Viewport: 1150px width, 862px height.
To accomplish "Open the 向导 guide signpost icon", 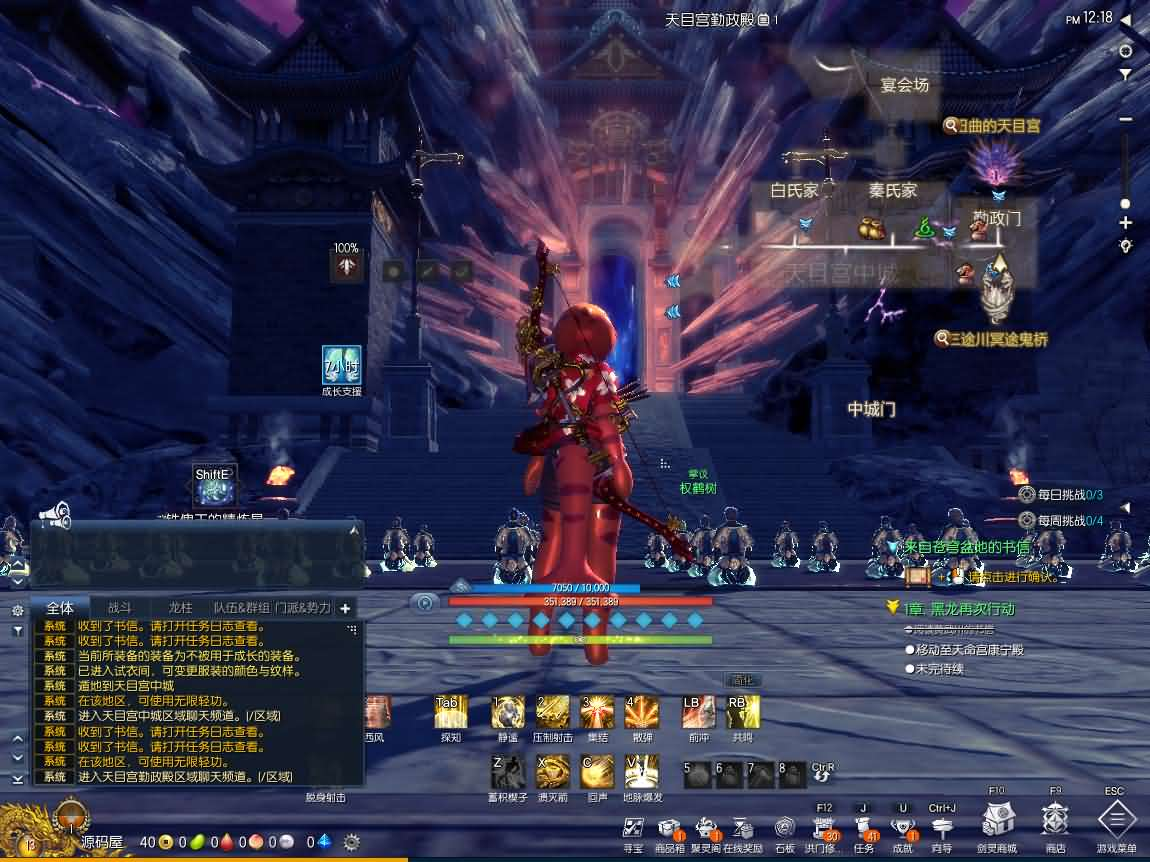I will click(x=942, y=829).
